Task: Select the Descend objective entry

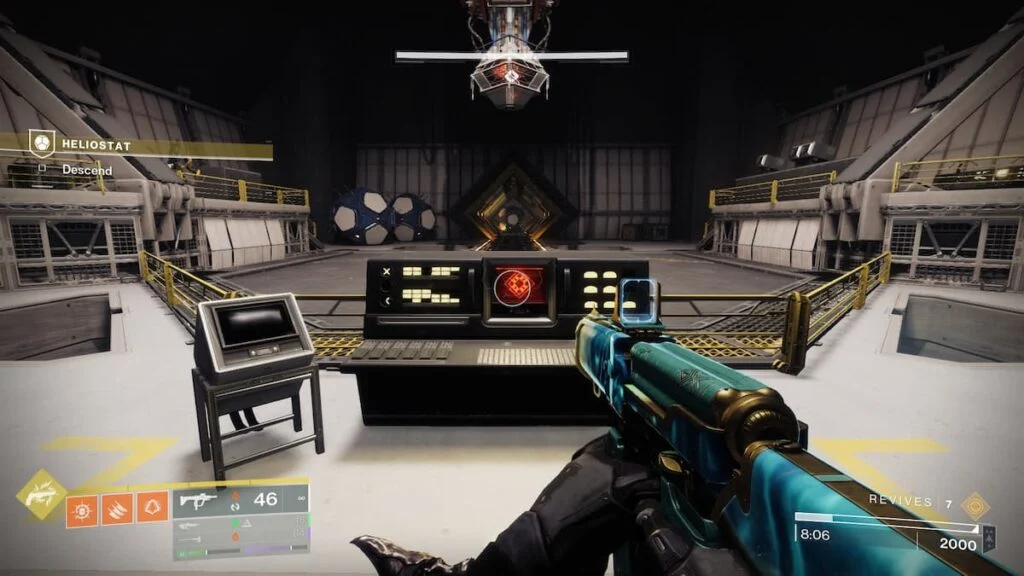Action: [86, 170]
